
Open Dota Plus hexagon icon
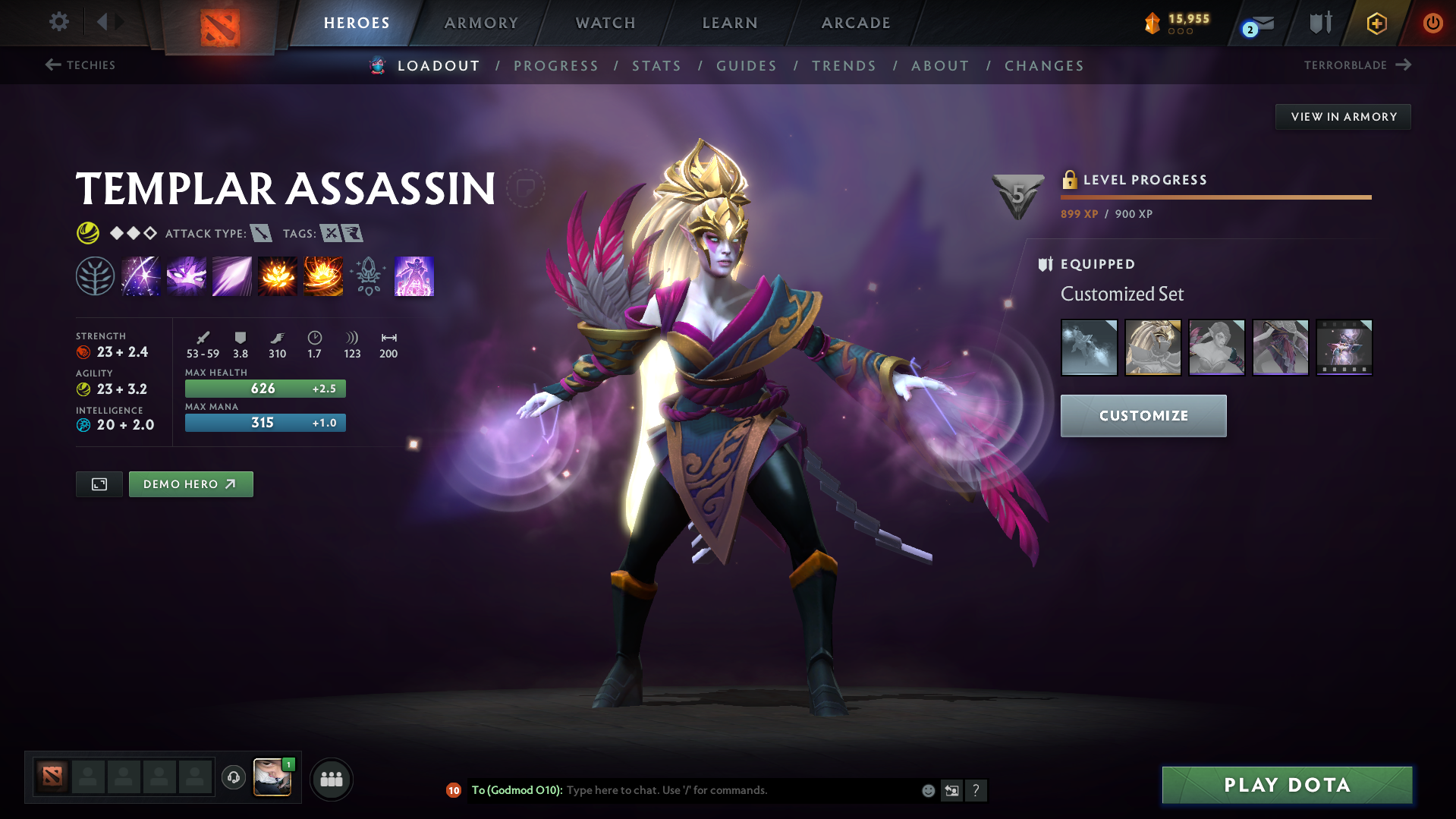(1376, 24)
